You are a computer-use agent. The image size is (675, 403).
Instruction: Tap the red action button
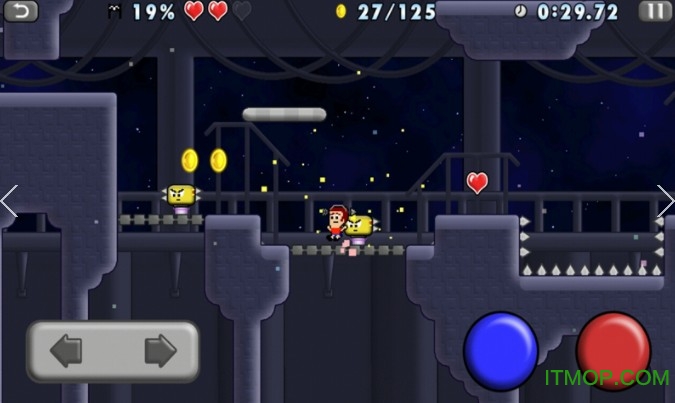tap(613, 350)
